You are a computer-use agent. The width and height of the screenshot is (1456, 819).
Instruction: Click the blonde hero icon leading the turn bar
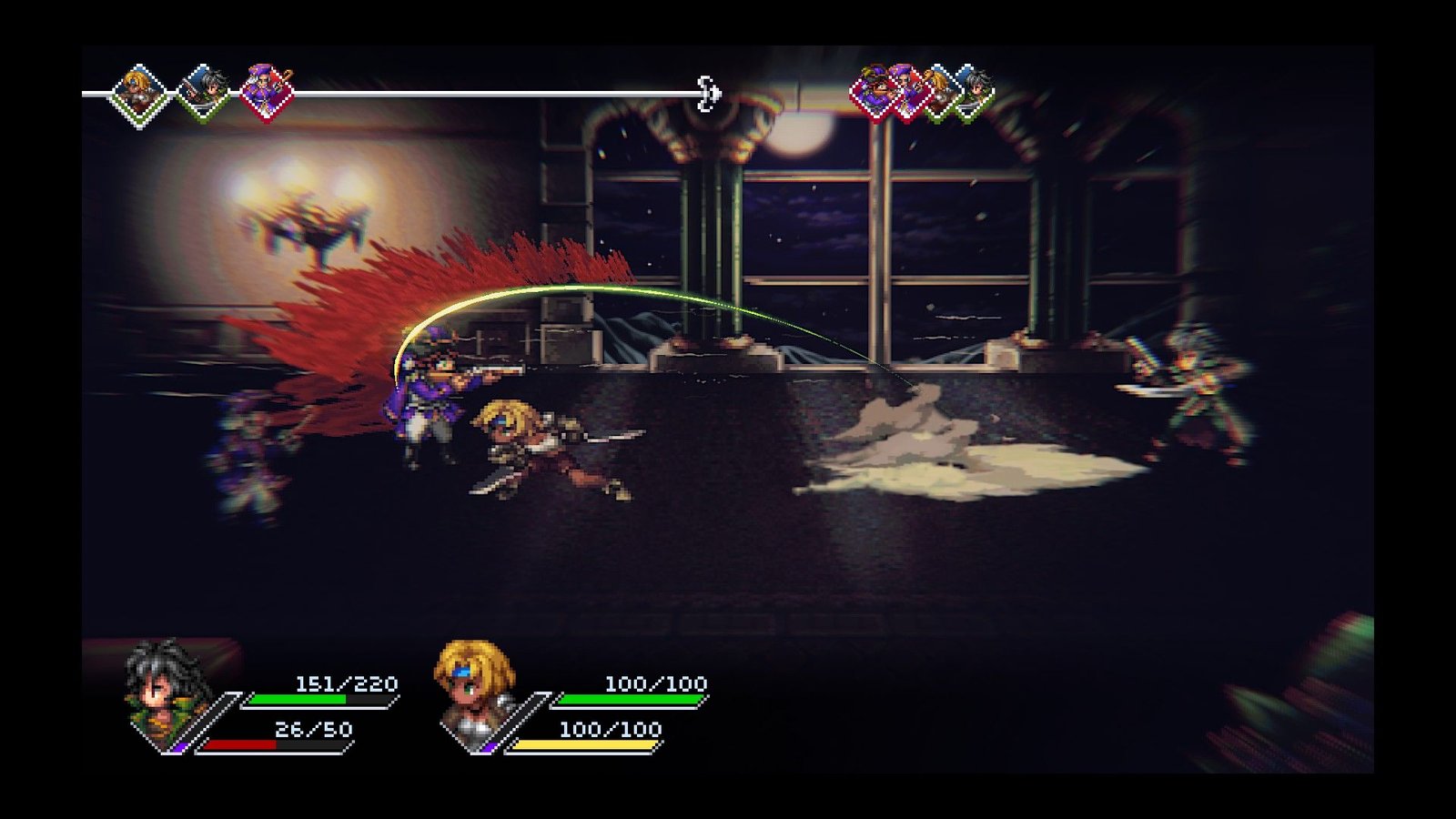point(139,94)
